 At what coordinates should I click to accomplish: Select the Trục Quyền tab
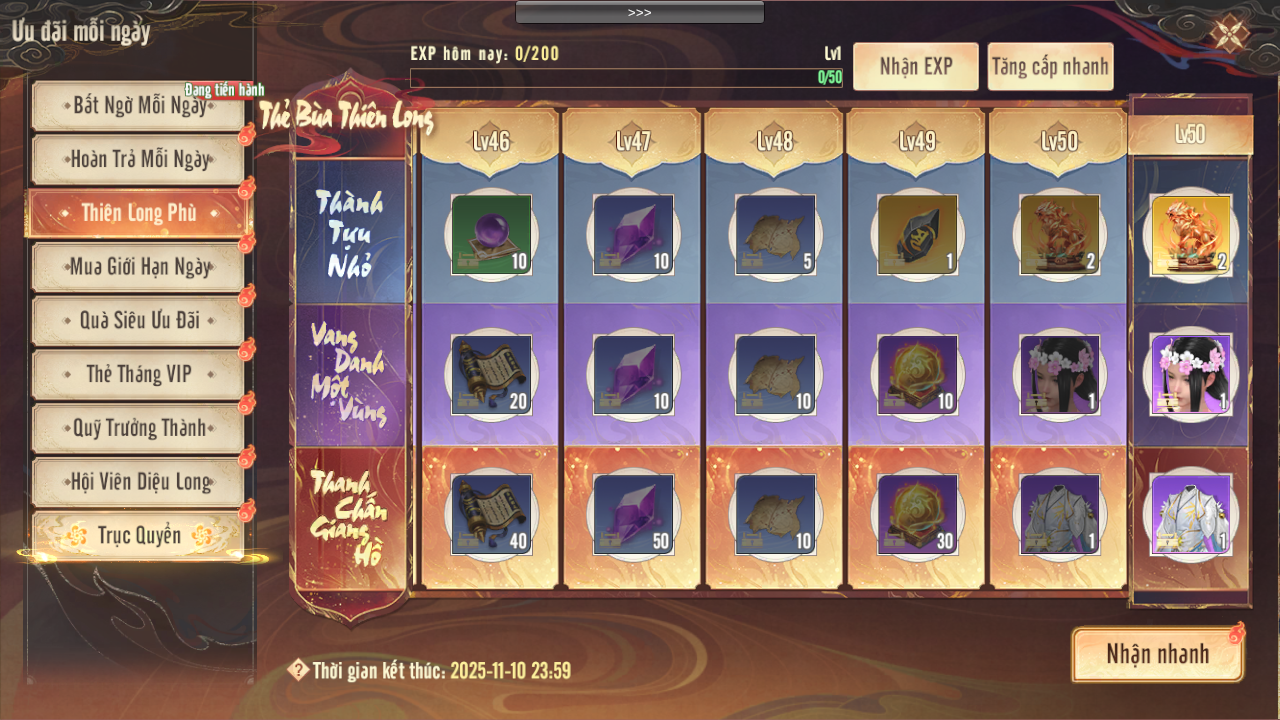point(138,536)
